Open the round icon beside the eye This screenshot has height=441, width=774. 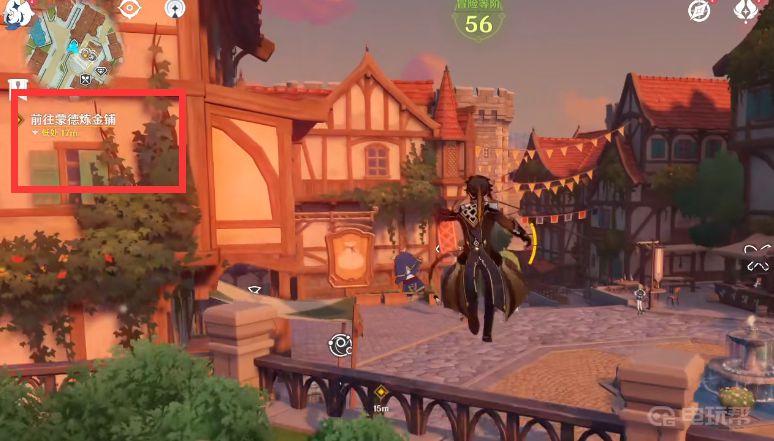[x=174, y=9]
